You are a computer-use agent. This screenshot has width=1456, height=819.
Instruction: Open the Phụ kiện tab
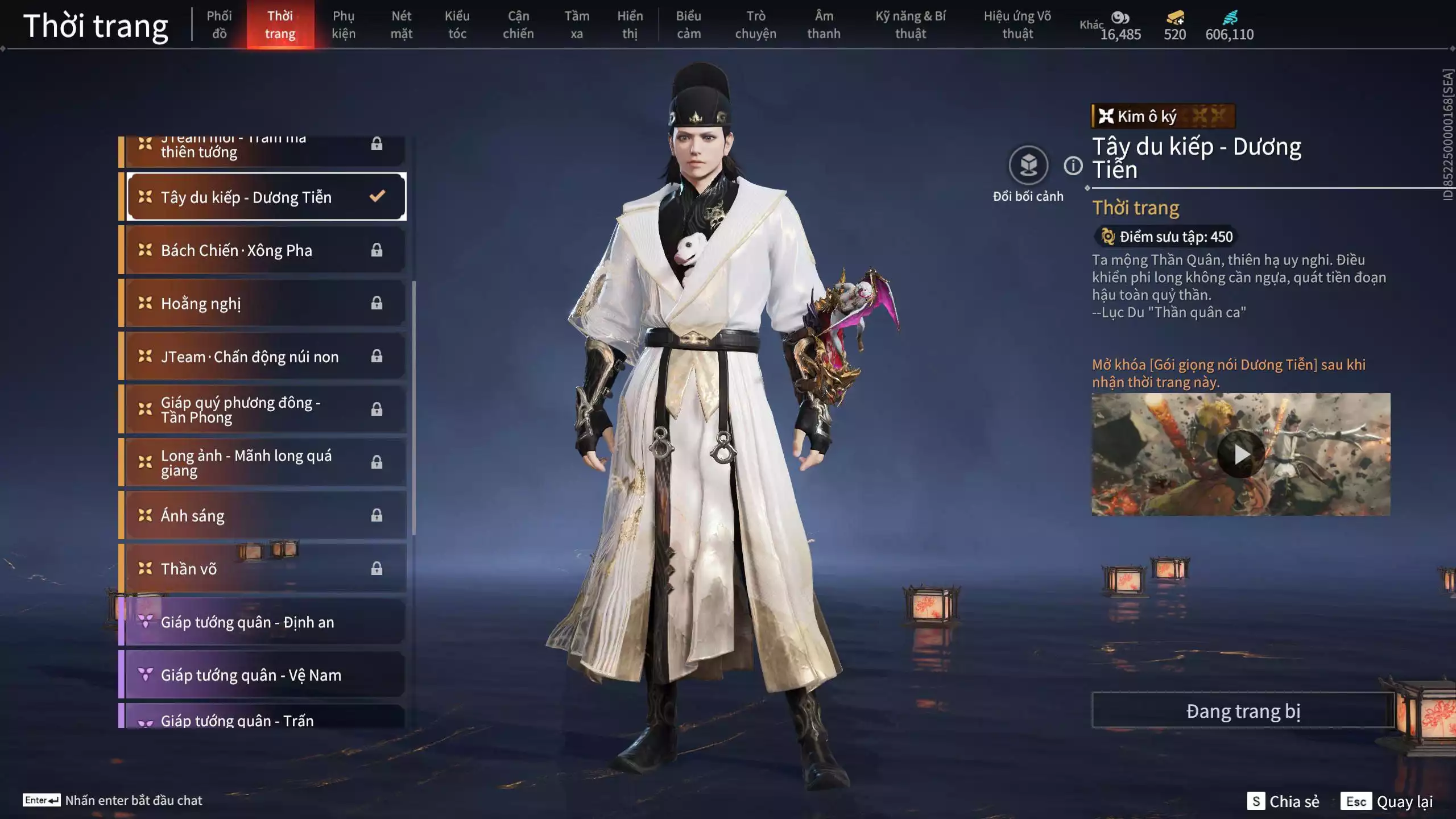pyautogui.click(x=344, y=24)
